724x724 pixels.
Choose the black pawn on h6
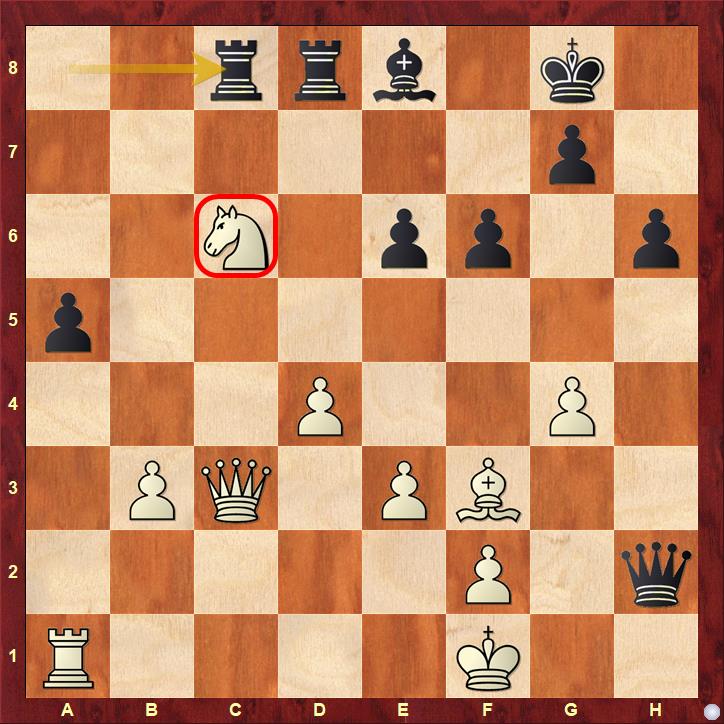[x=656, y=236]
